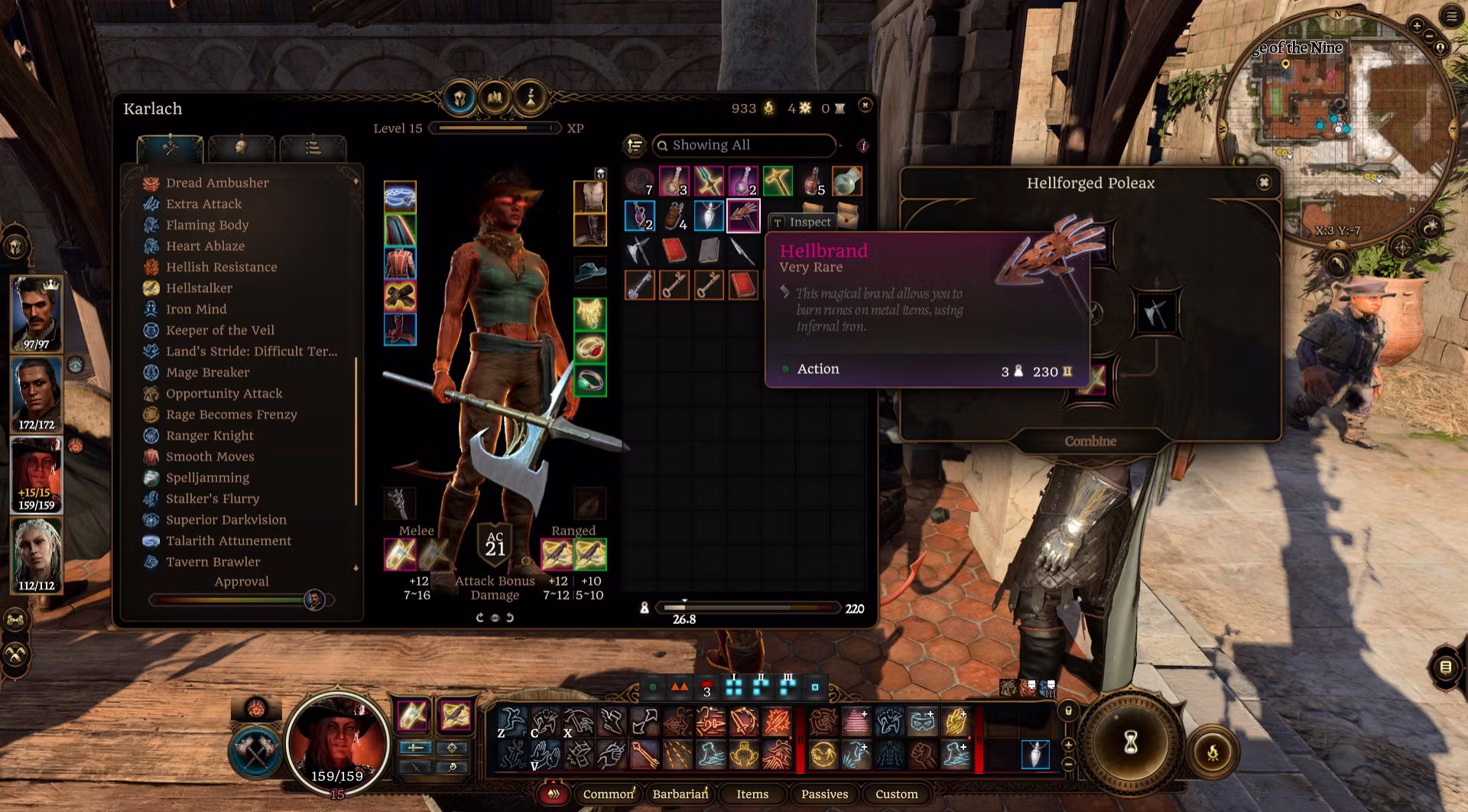Select the equipped melee weapon slot
The image size is (1468, 812).
tap(400, 554)
